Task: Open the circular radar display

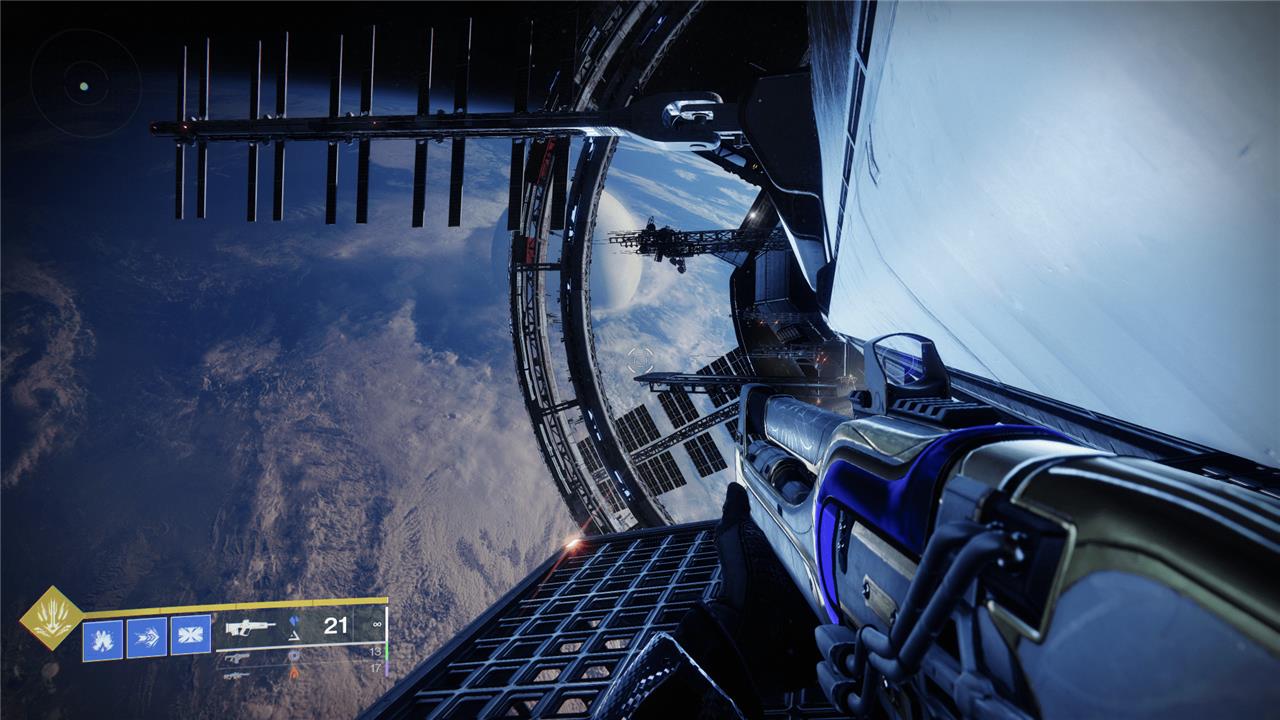Action: pos(84,86)
